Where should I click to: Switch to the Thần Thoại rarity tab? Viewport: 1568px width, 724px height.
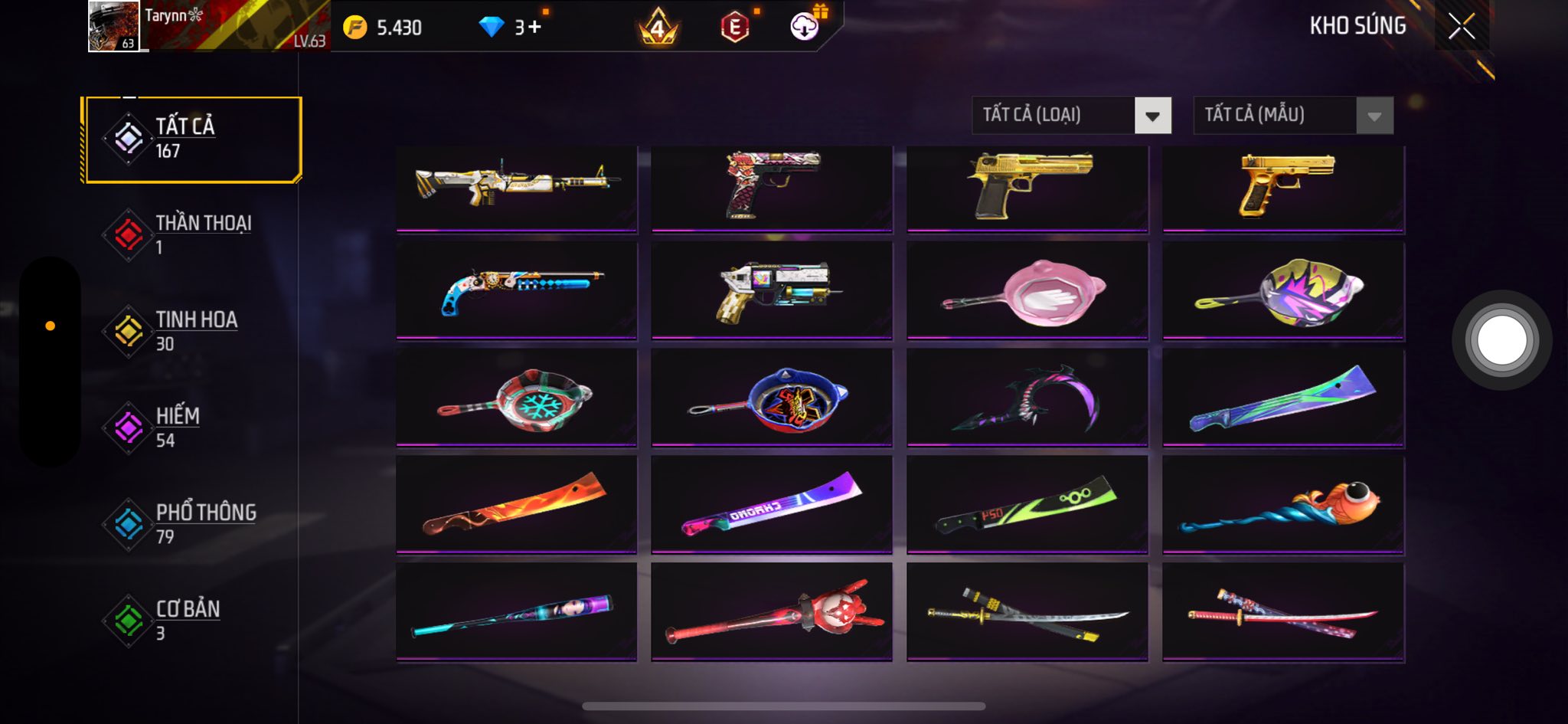(191, 234)
